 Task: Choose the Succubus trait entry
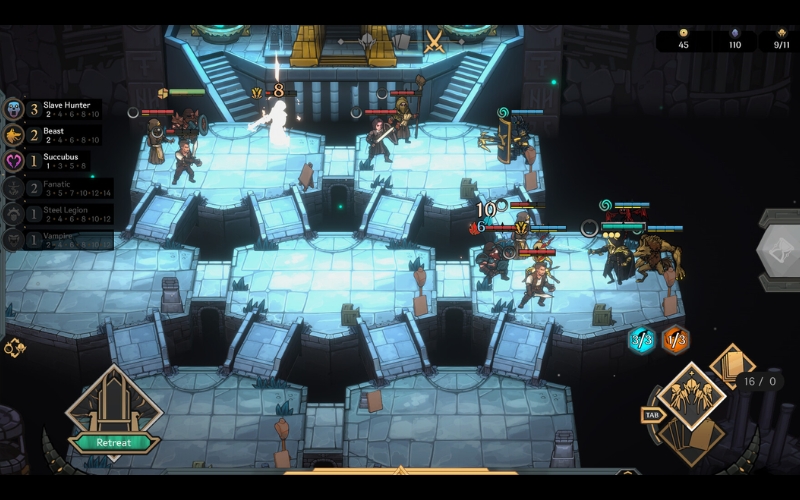pyautogui.click(x=55, y=160)
